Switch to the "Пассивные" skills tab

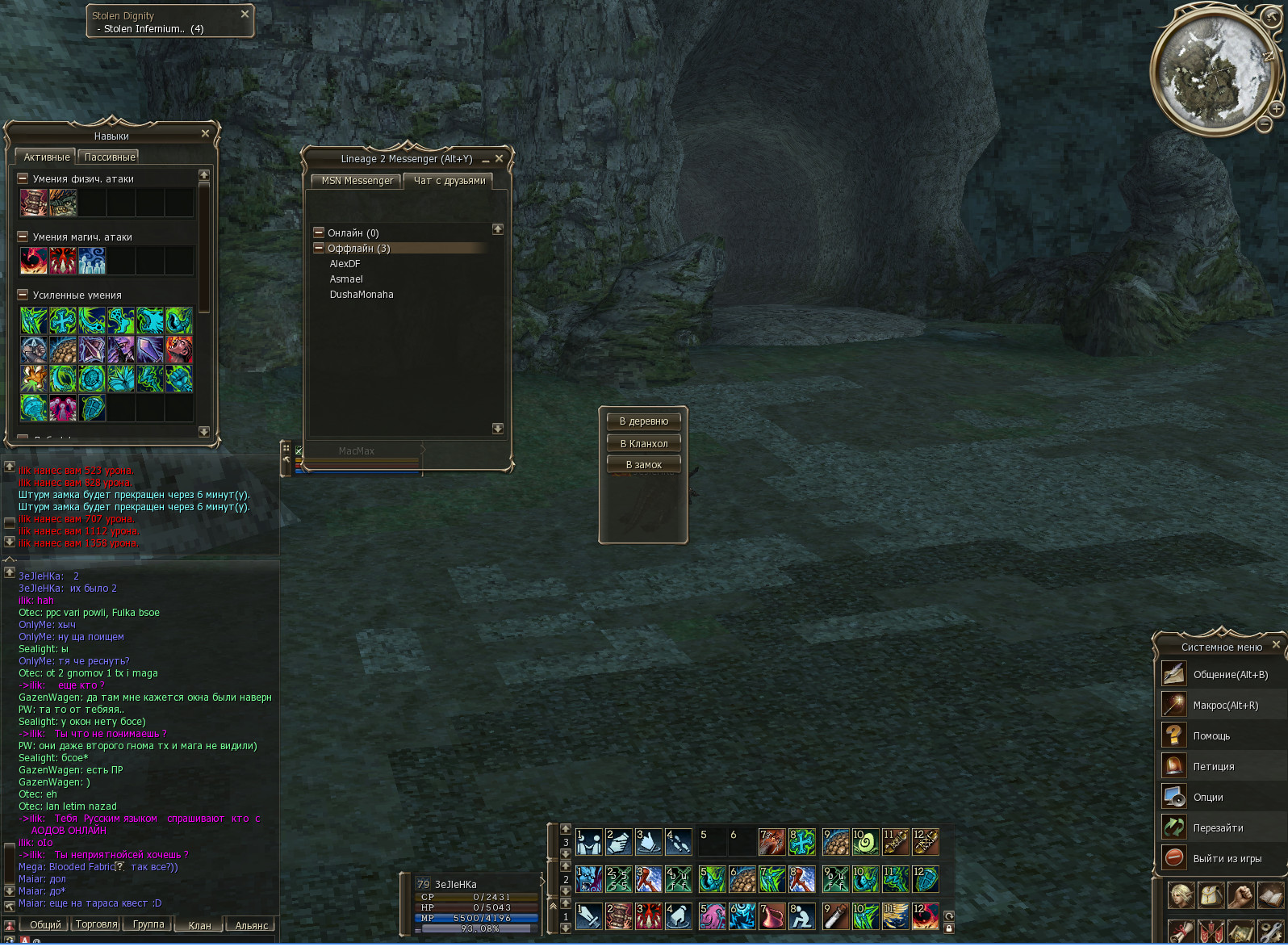coord(109,157)
